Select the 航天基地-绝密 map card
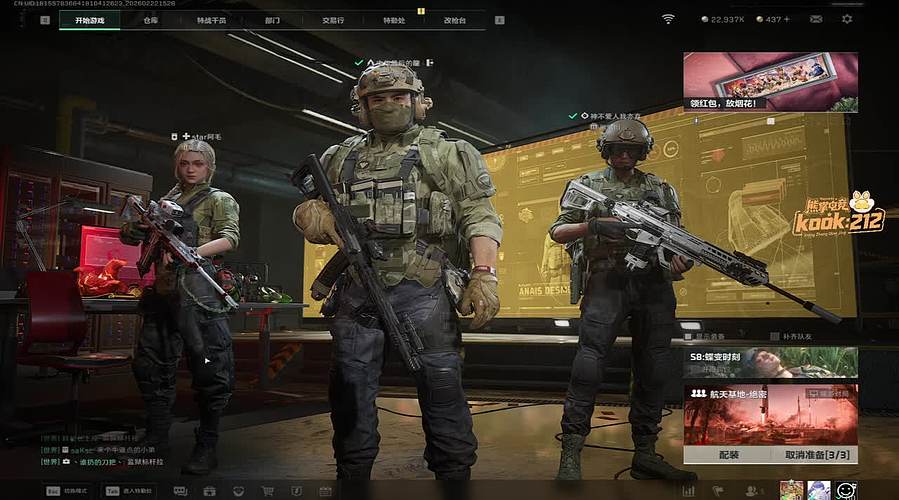The image size is (899, 500). click(770, 414)
